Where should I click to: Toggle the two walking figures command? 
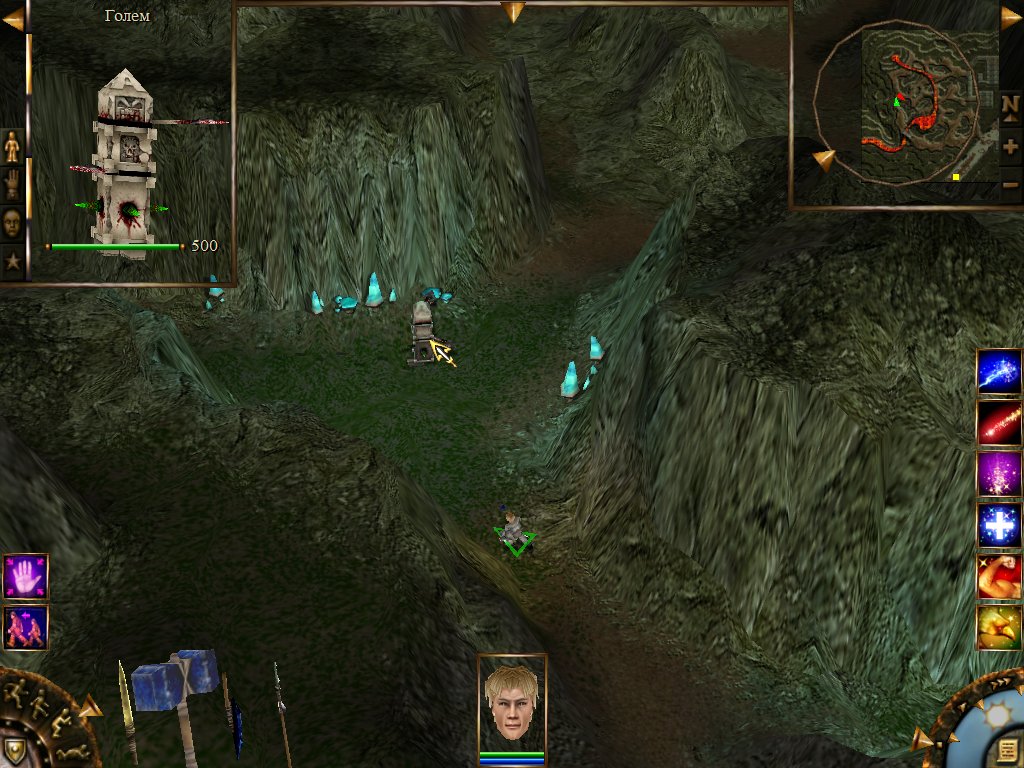point(25,628)
